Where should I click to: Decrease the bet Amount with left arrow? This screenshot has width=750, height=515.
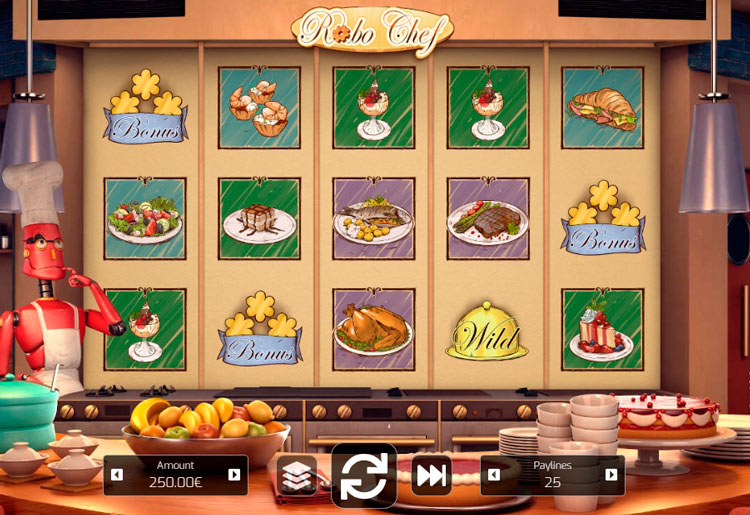coord(117,475)
